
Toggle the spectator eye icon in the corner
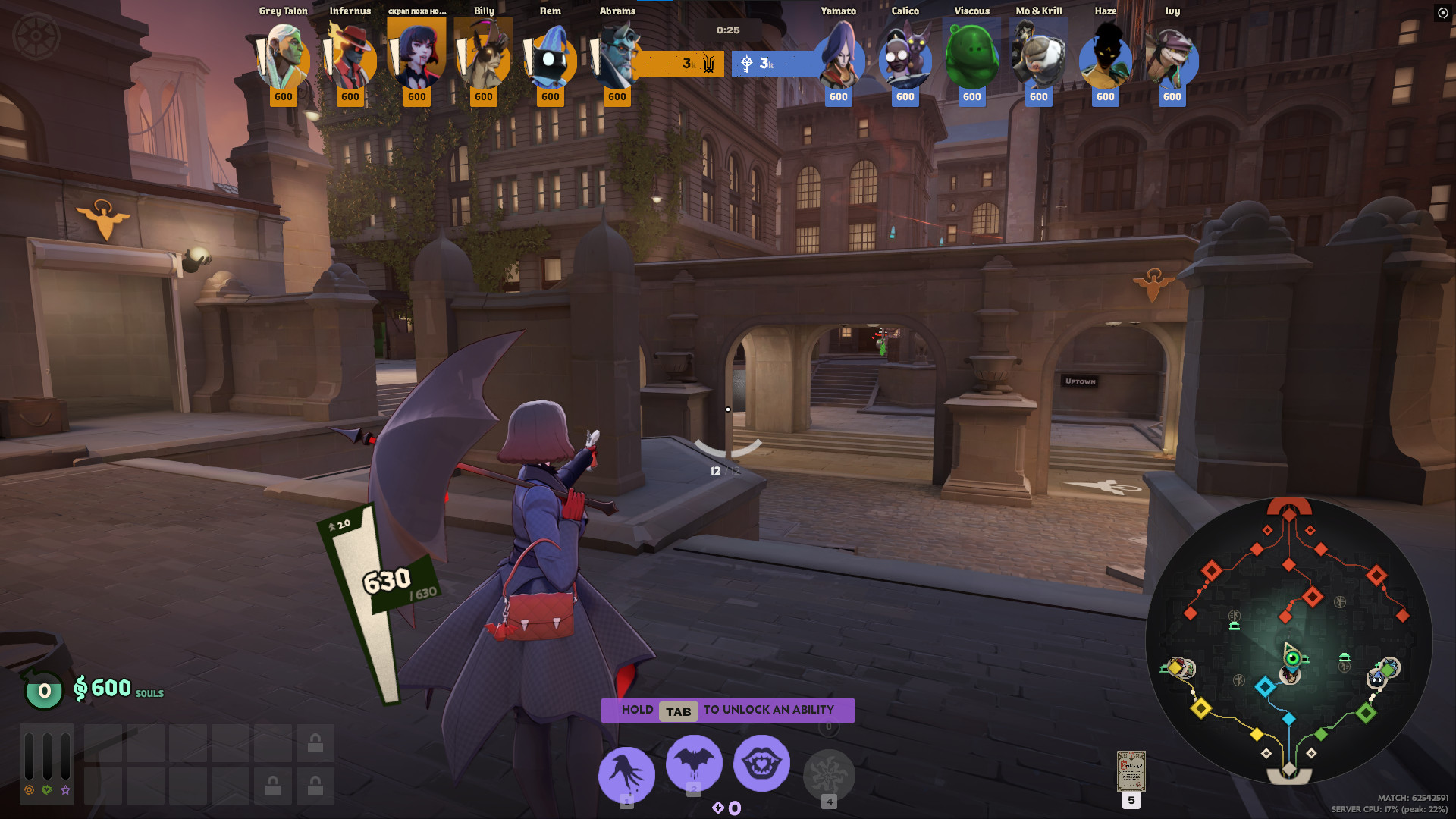click(x=1442, y=13)
